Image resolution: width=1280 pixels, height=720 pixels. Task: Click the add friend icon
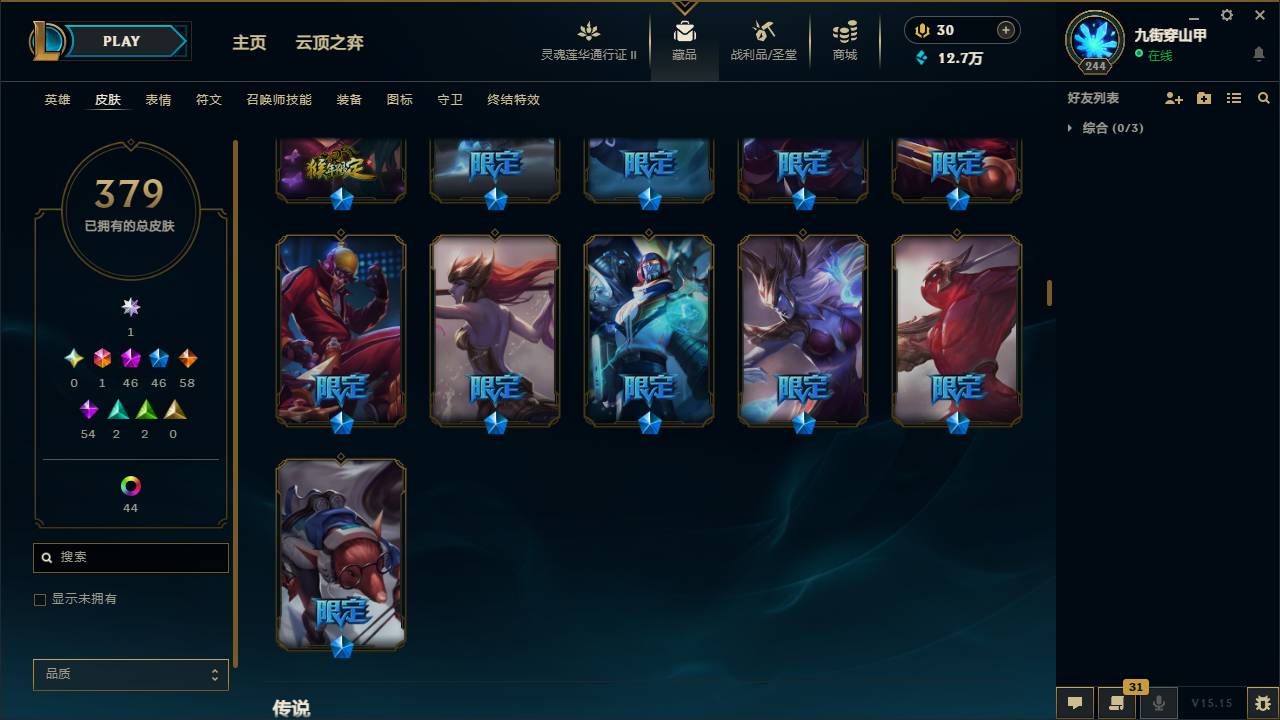pyautogui.click(x=1173, y=97)
